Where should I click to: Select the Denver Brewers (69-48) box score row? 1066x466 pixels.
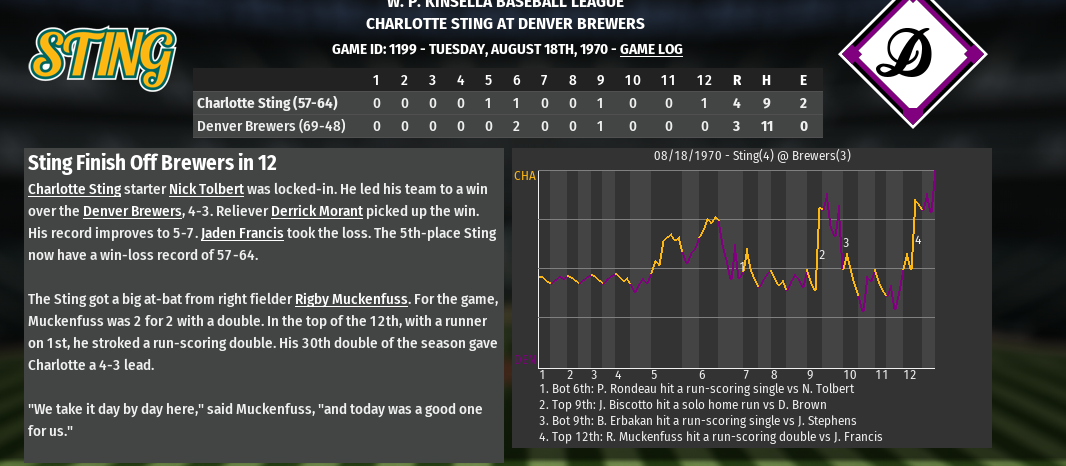point(507,126)
